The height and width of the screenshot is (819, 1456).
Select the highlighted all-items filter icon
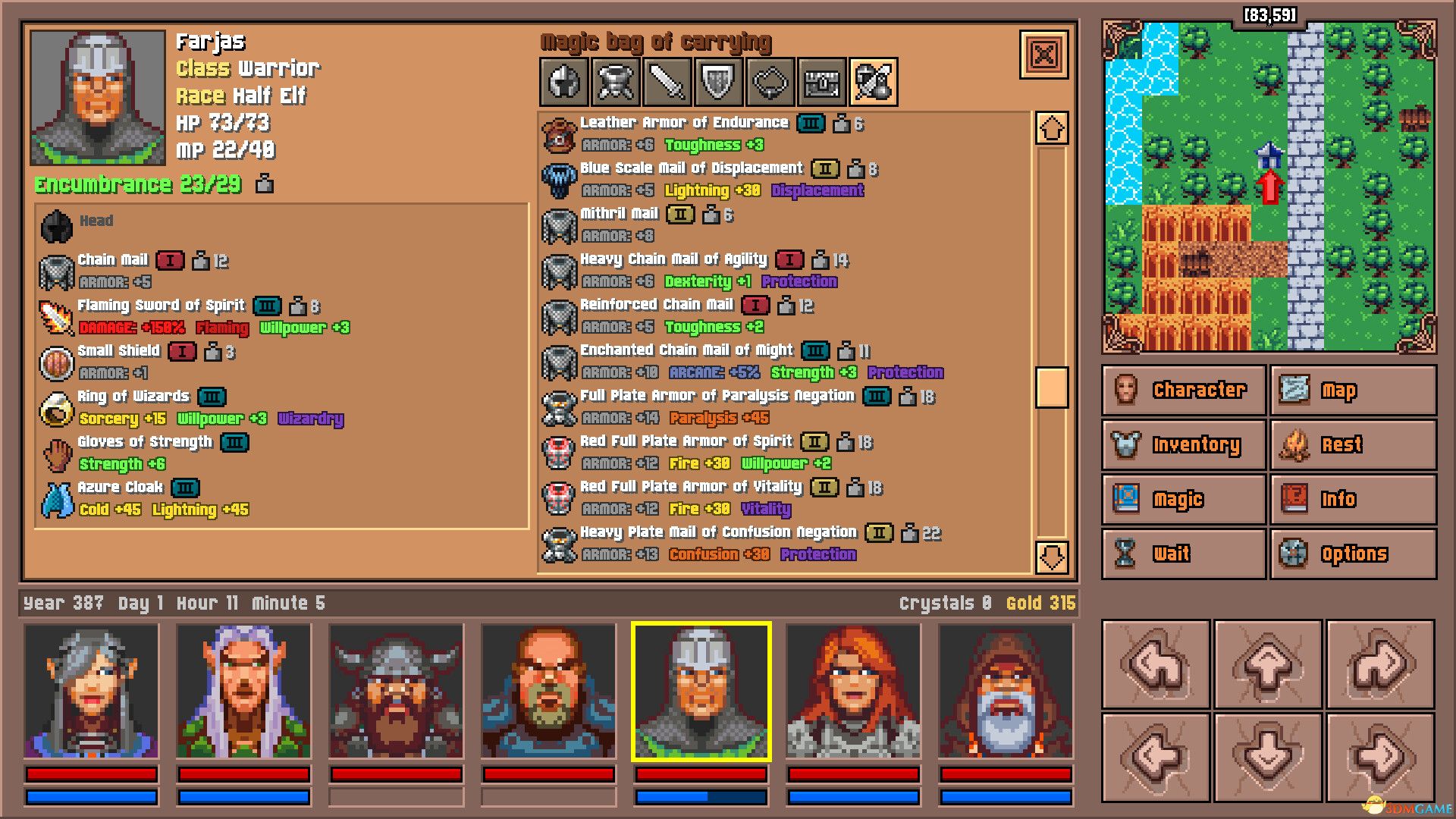[x=872, y=82]
